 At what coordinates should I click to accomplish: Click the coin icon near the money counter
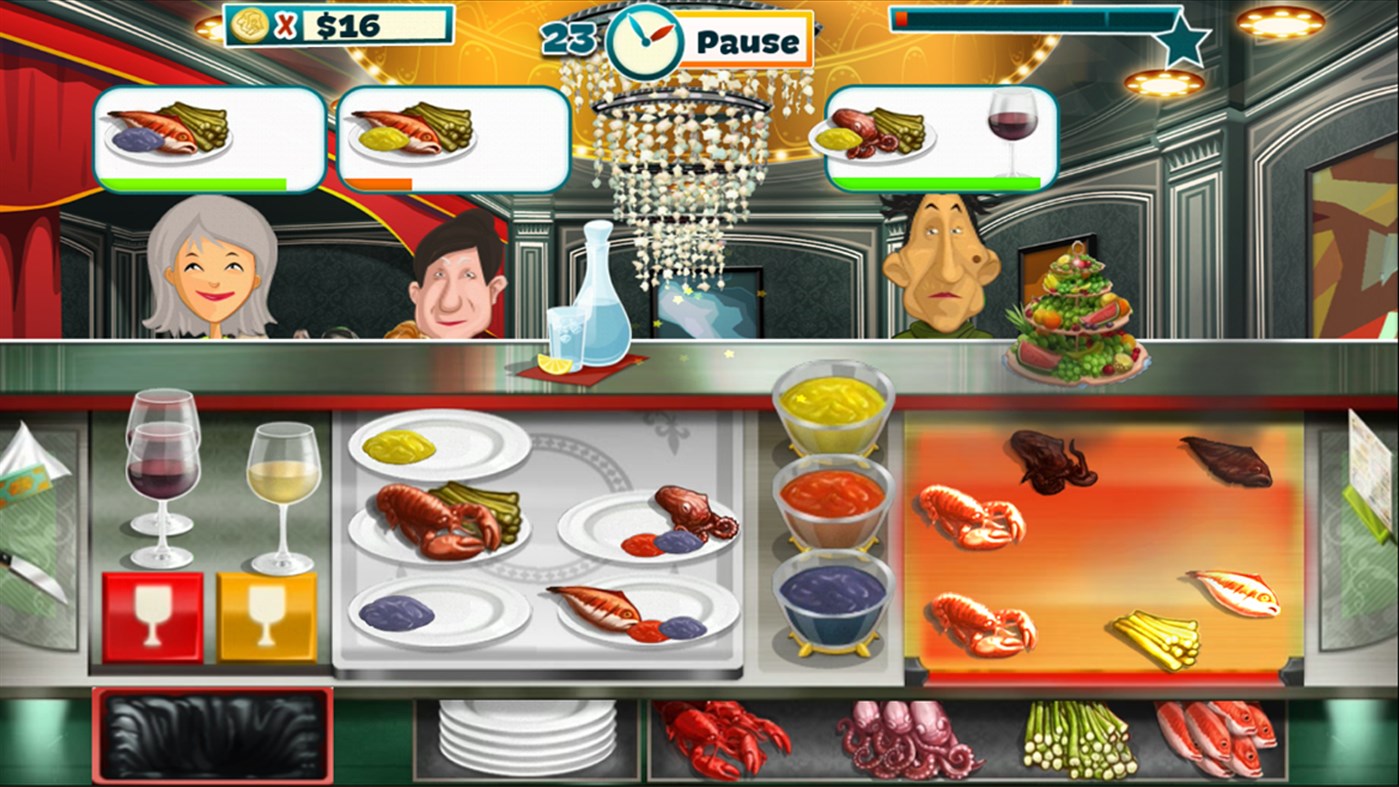250,24
